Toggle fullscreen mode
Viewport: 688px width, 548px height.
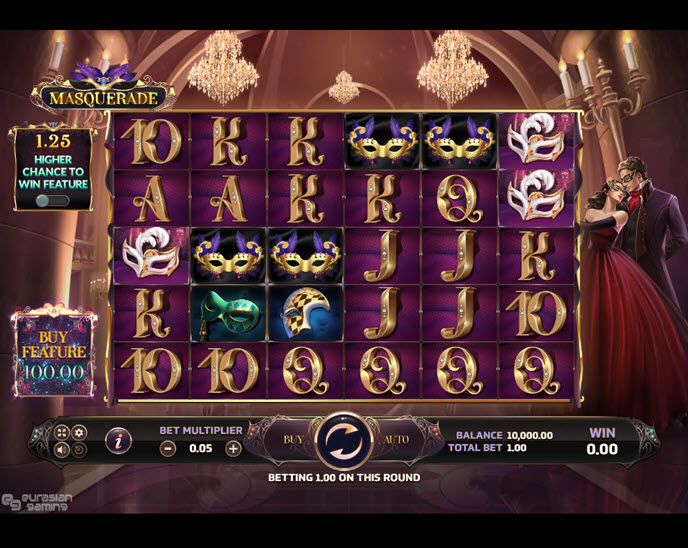[62, 432]
